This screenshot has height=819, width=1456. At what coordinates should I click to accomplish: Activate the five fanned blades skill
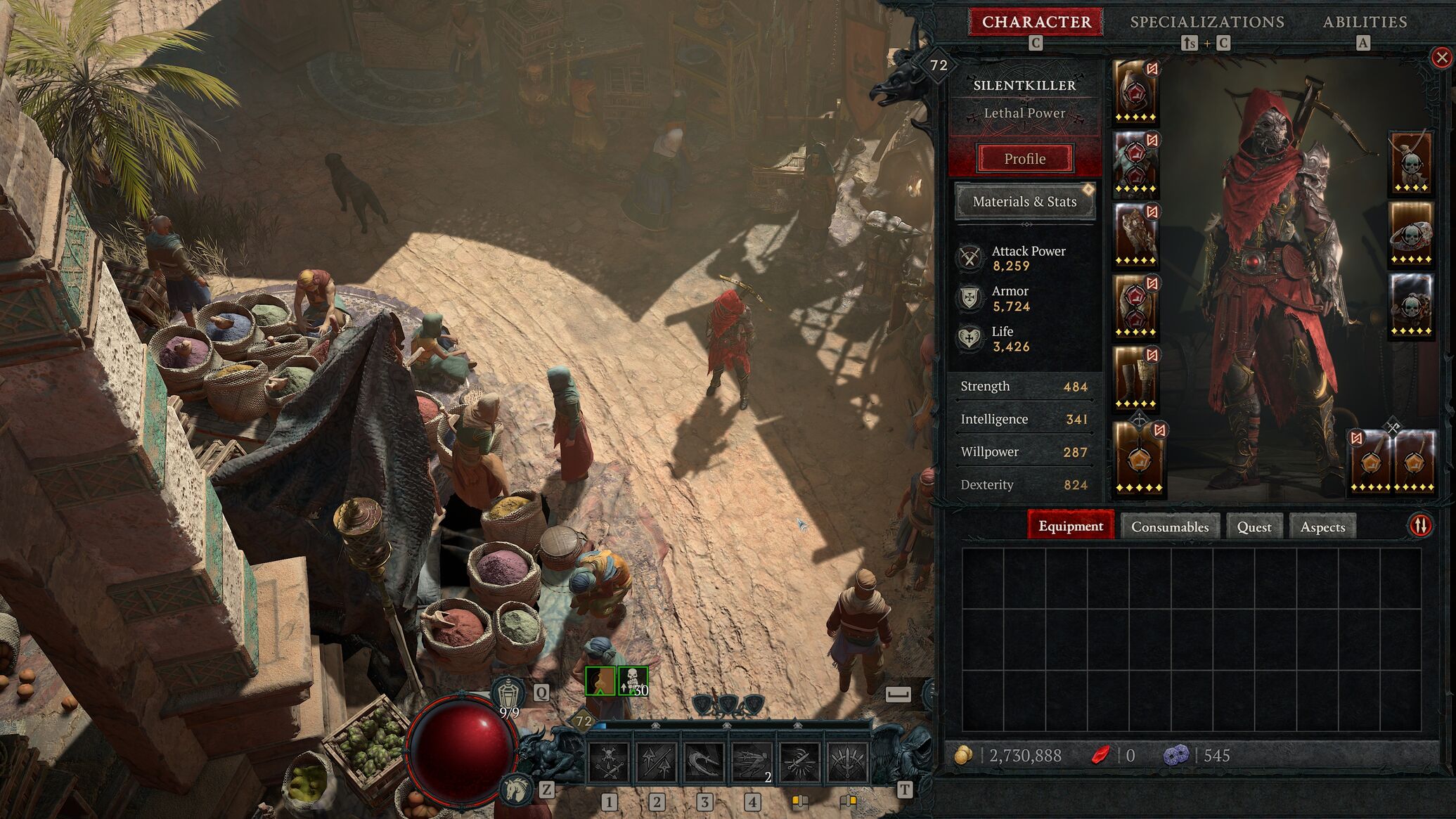tap(847, 762)
